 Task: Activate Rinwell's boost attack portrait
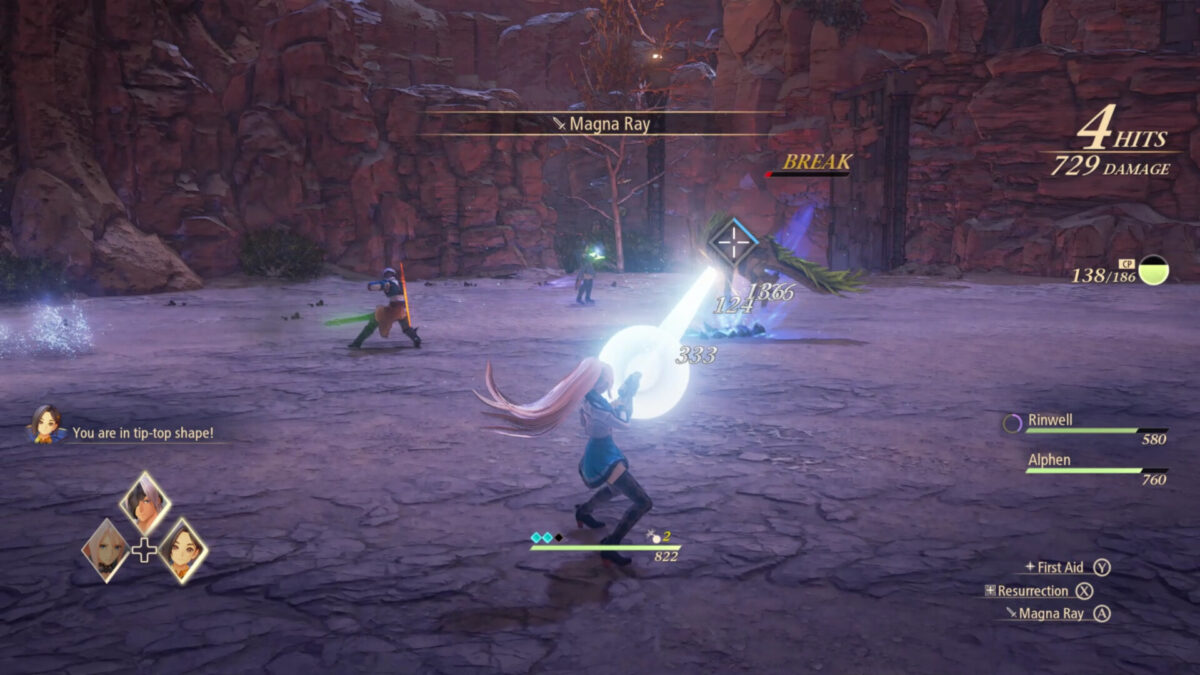pos(183,549)
